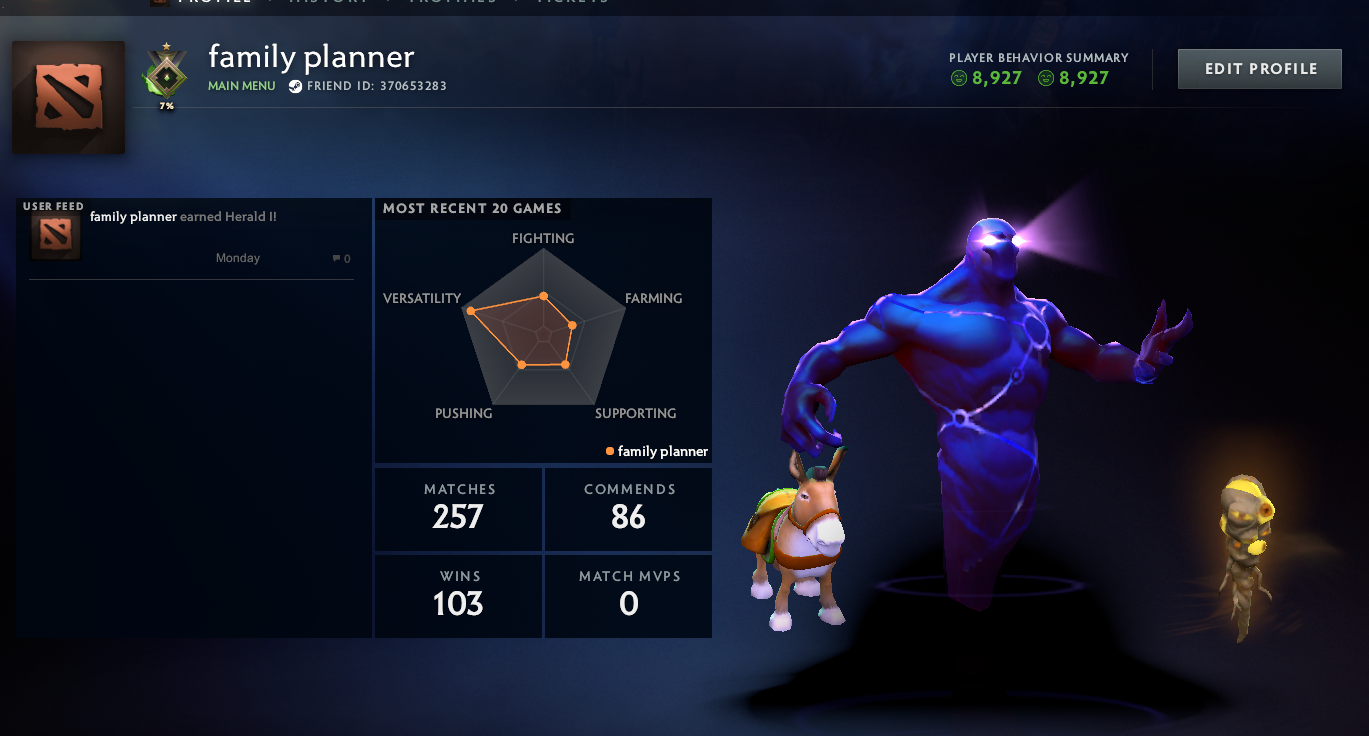
Task: Click the Herald I announcement in user feed
Action: pos(182,216)
